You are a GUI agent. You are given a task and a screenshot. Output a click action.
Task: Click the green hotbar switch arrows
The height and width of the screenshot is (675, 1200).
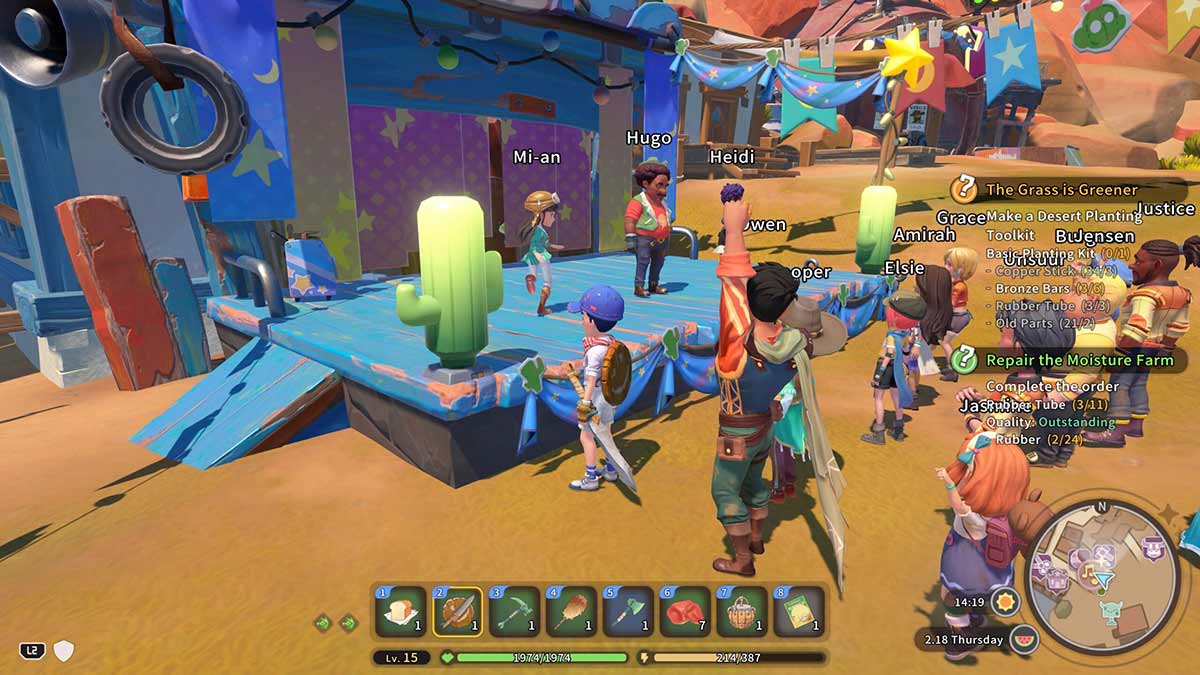tap(335, 623)
